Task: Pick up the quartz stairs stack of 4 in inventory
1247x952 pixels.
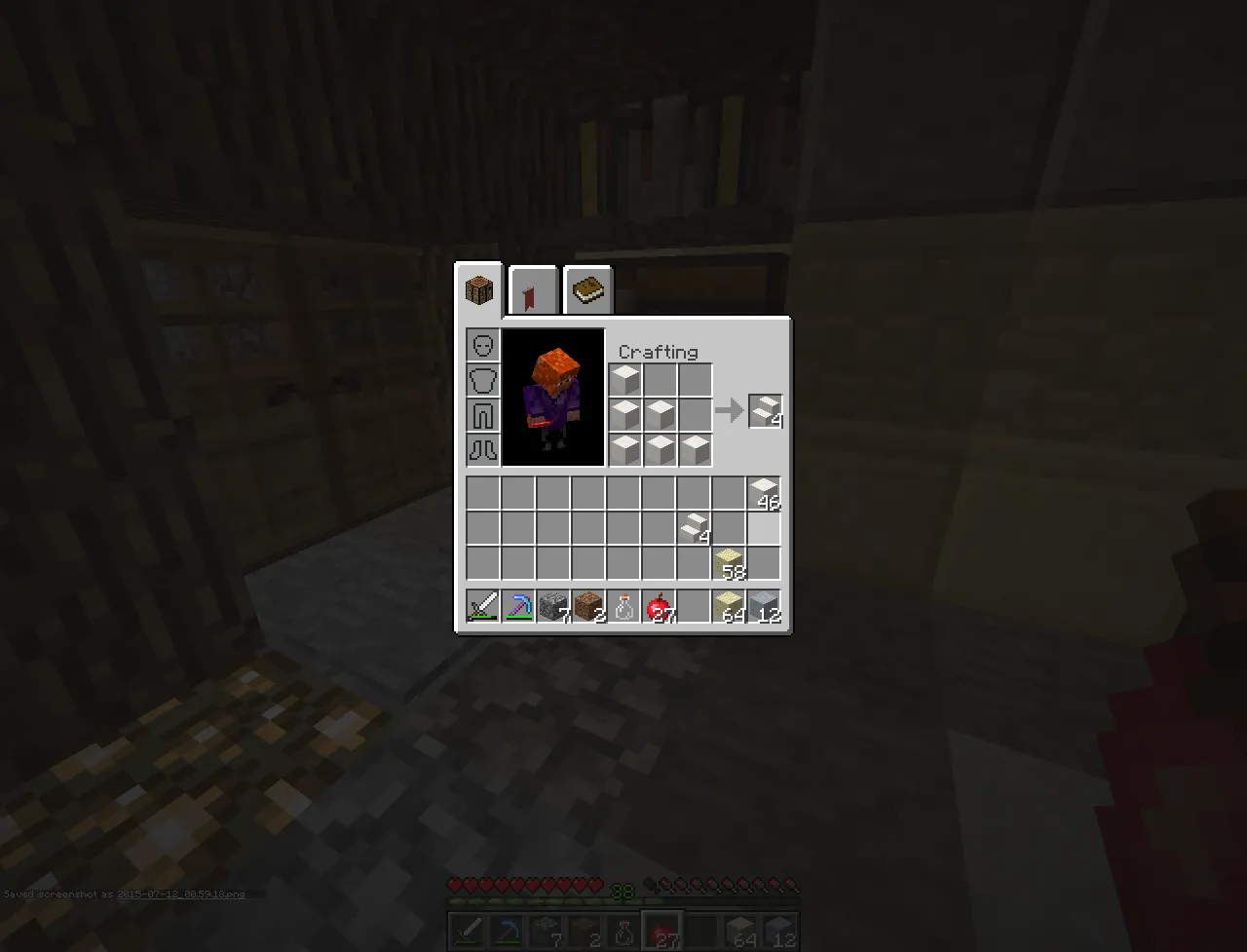Action: 695,527
